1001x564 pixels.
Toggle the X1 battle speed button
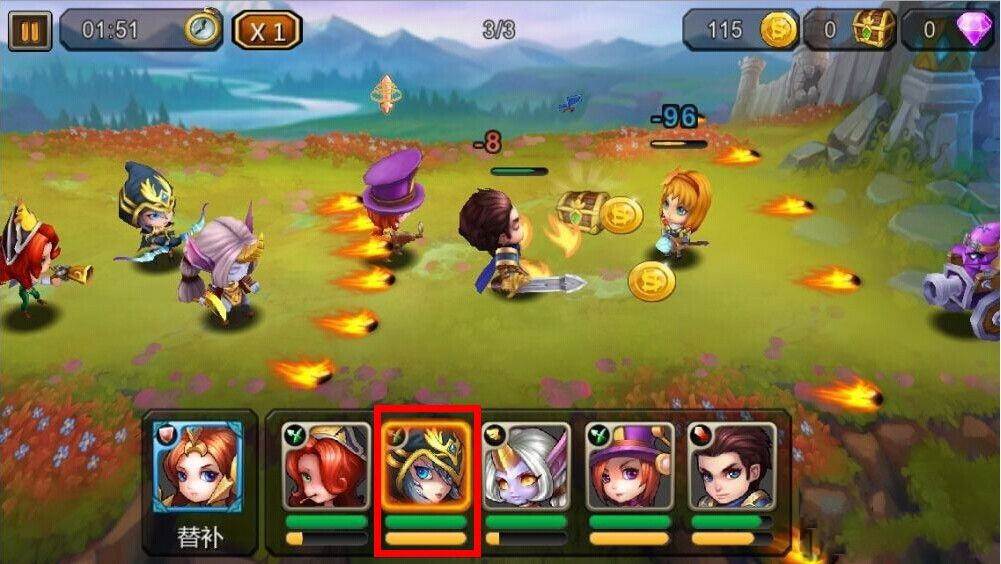click(267, 30)
